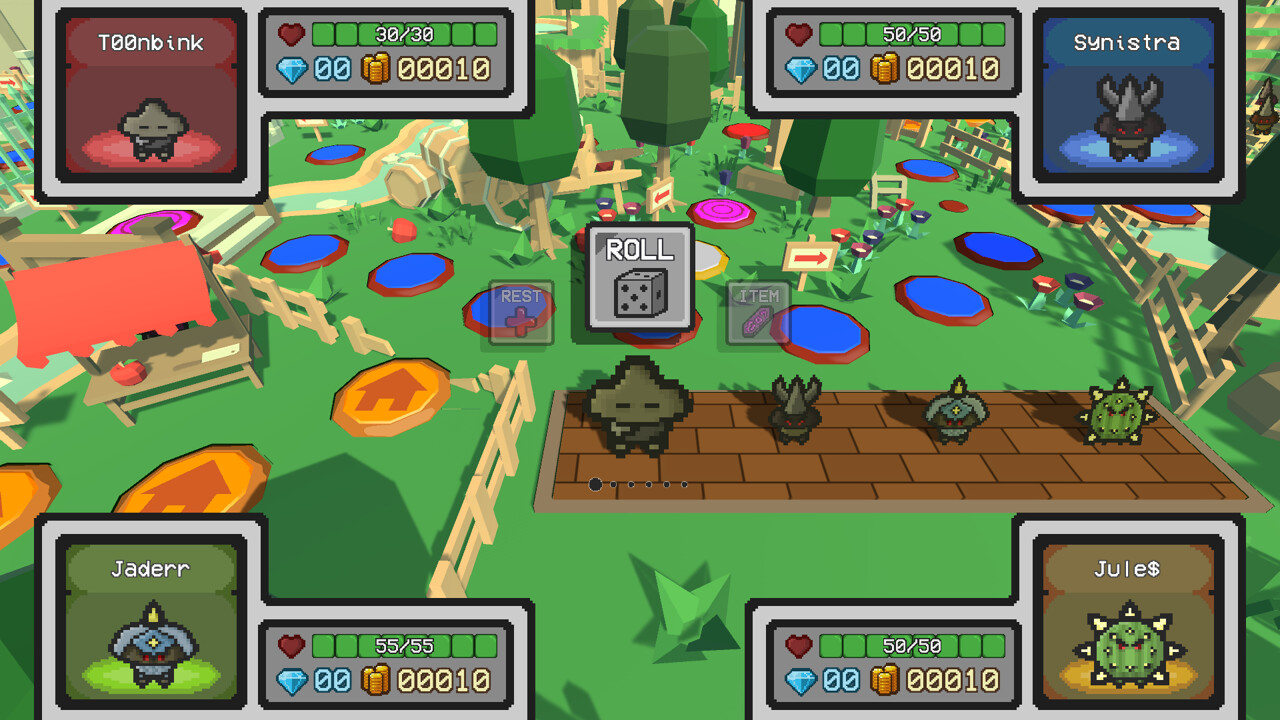Screen dimensions: 1280x720
Task: Click the dice icon on the ROLL button
Action: 638,292
